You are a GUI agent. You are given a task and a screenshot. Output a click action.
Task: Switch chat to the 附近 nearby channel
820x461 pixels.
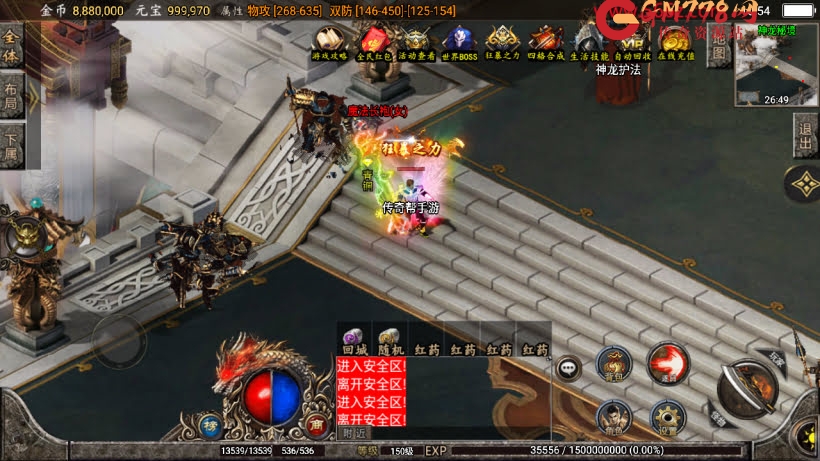354,433
